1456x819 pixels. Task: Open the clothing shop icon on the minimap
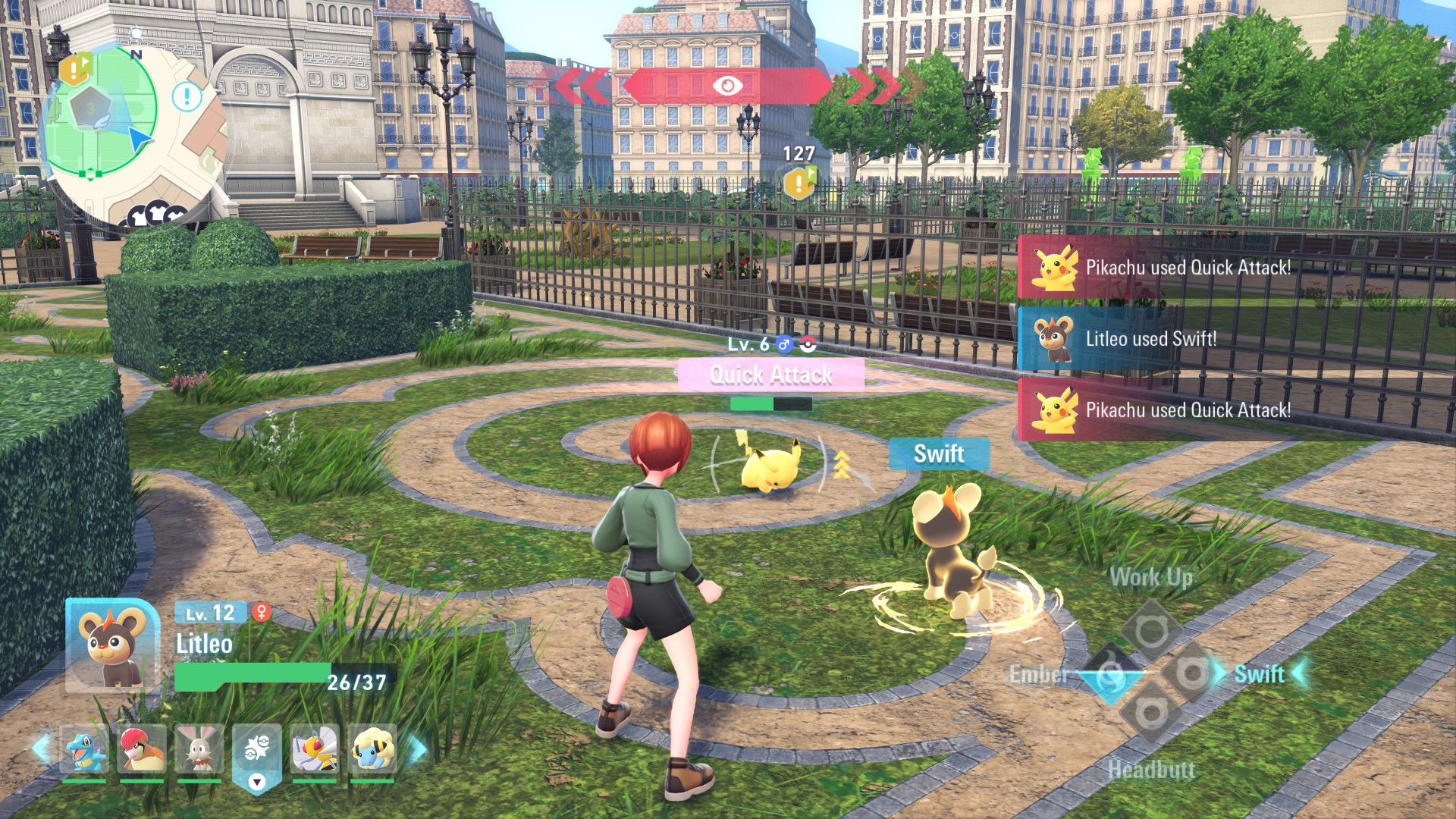pyautogui.click(x=157, y=211)
